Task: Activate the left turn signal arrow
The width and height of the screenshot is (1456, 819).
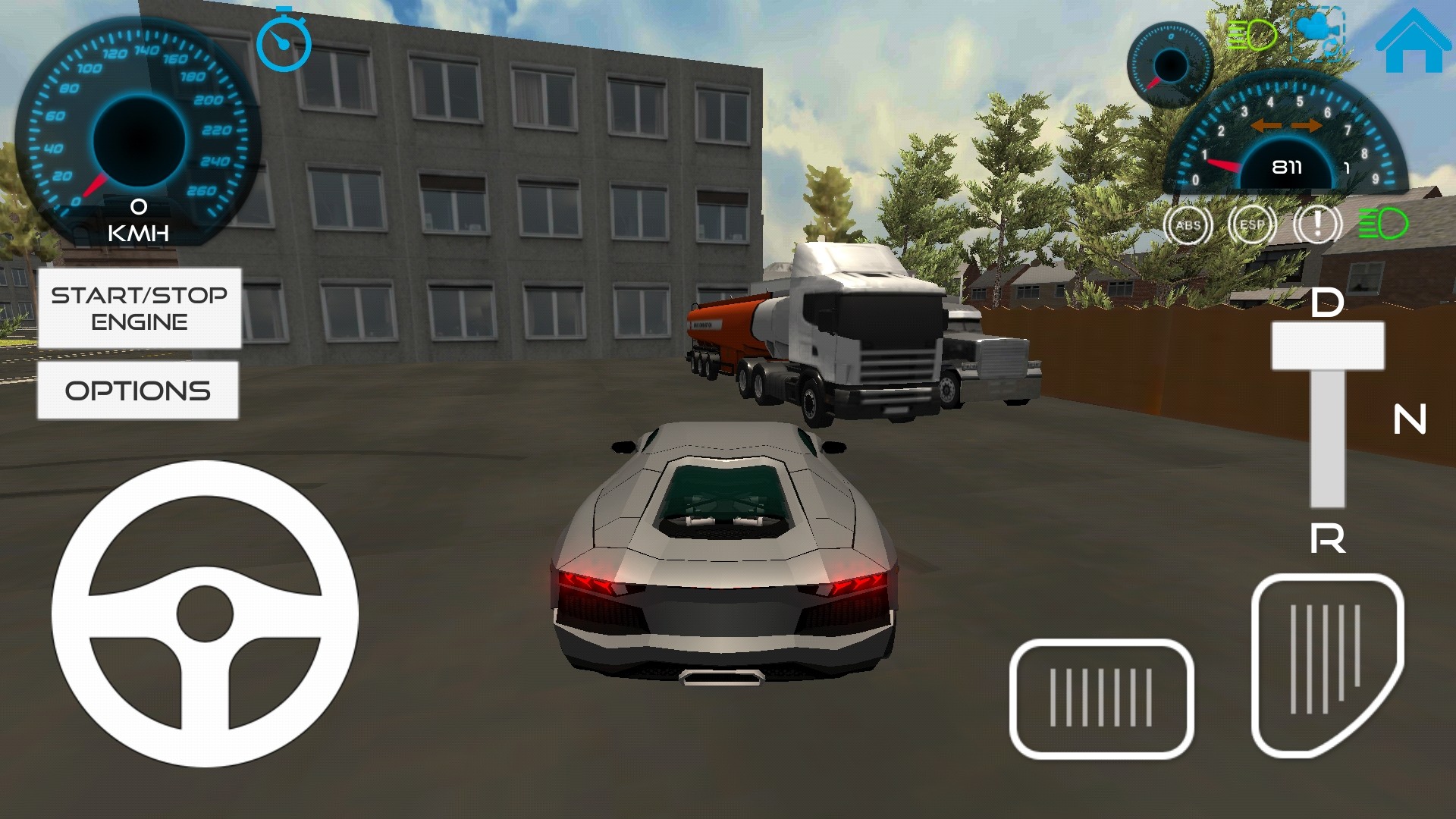Action: tap(1266, 126)
